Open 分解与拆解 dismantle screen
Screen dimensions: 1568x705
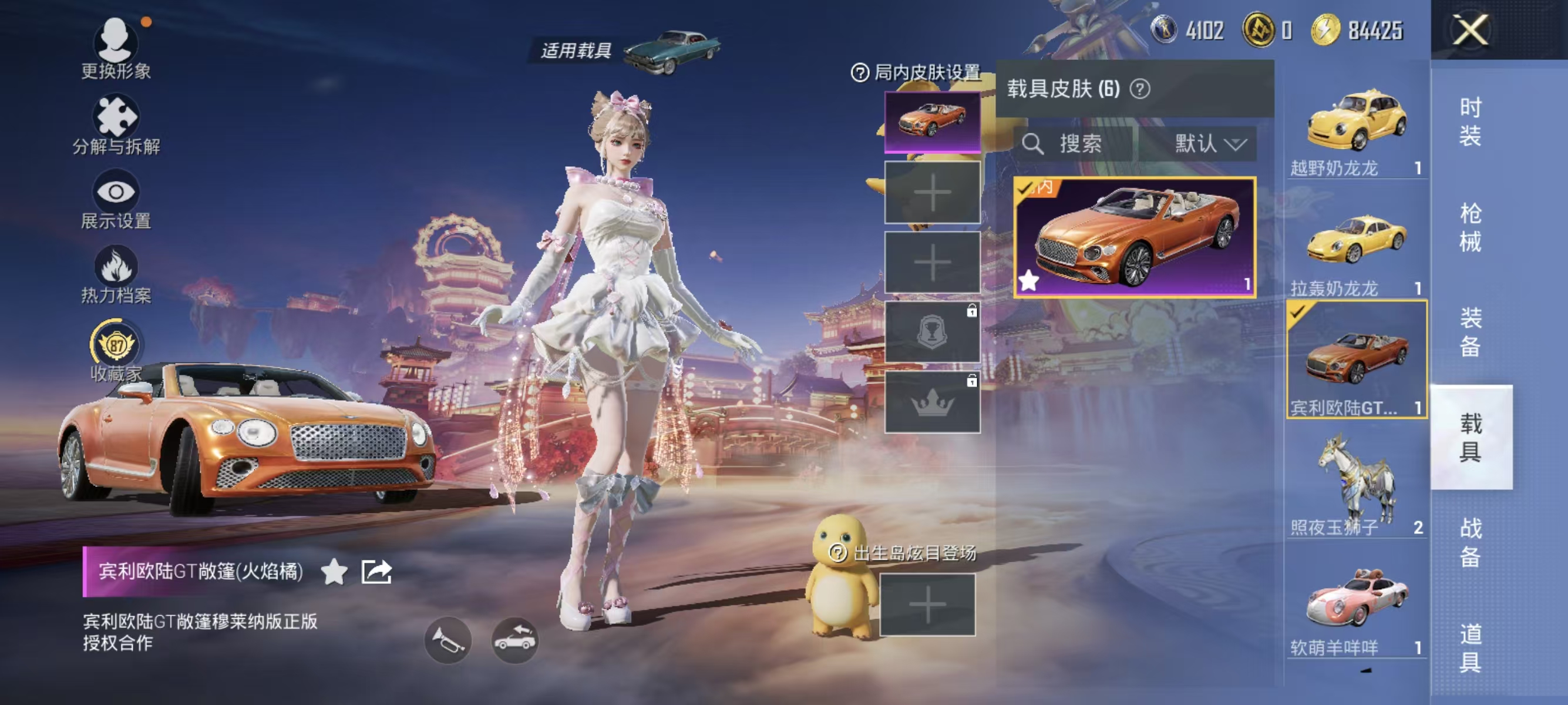click(x=117, y=122)
